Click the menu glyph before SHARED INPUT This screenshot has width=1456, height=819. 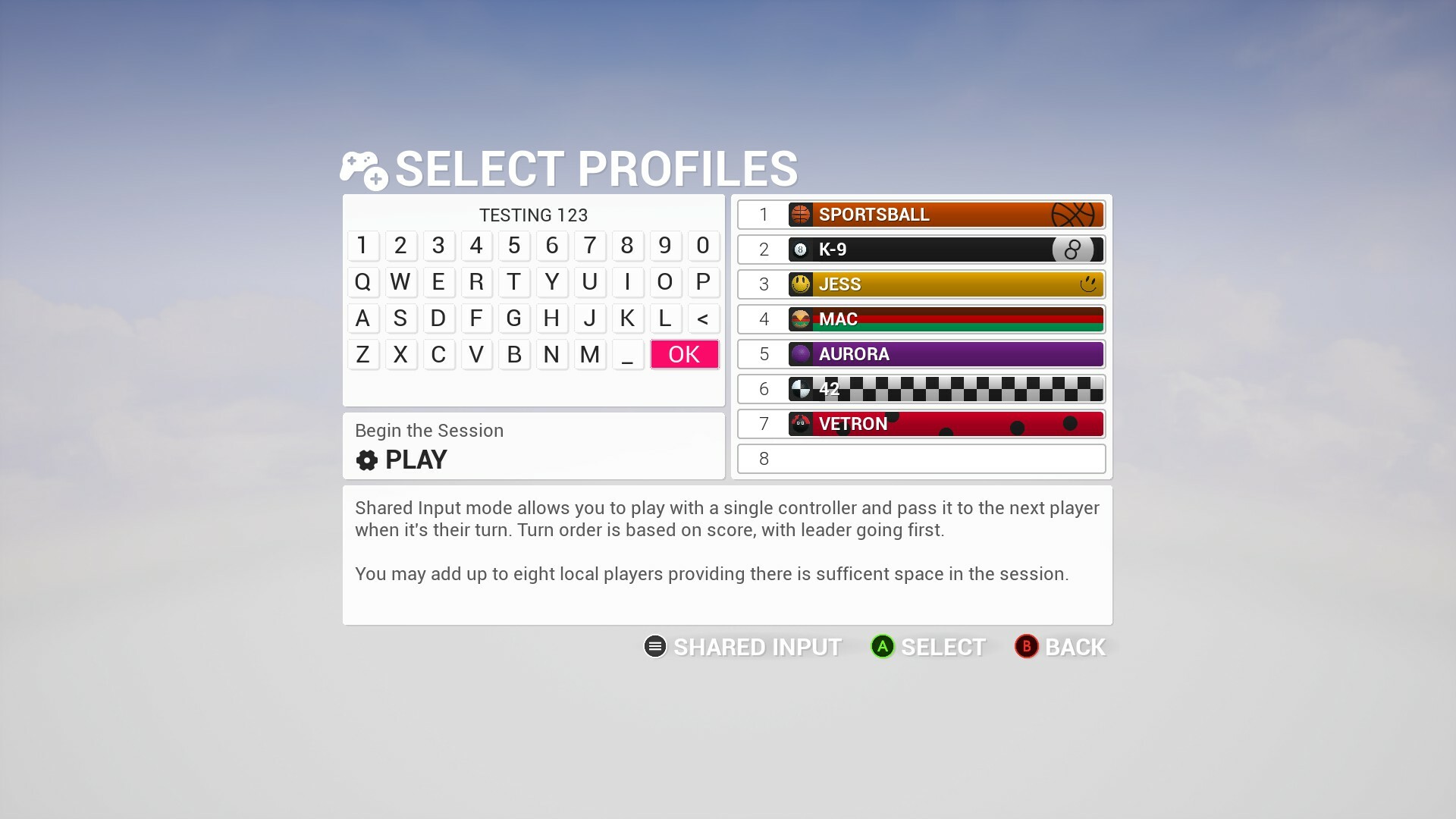point(654,647)
